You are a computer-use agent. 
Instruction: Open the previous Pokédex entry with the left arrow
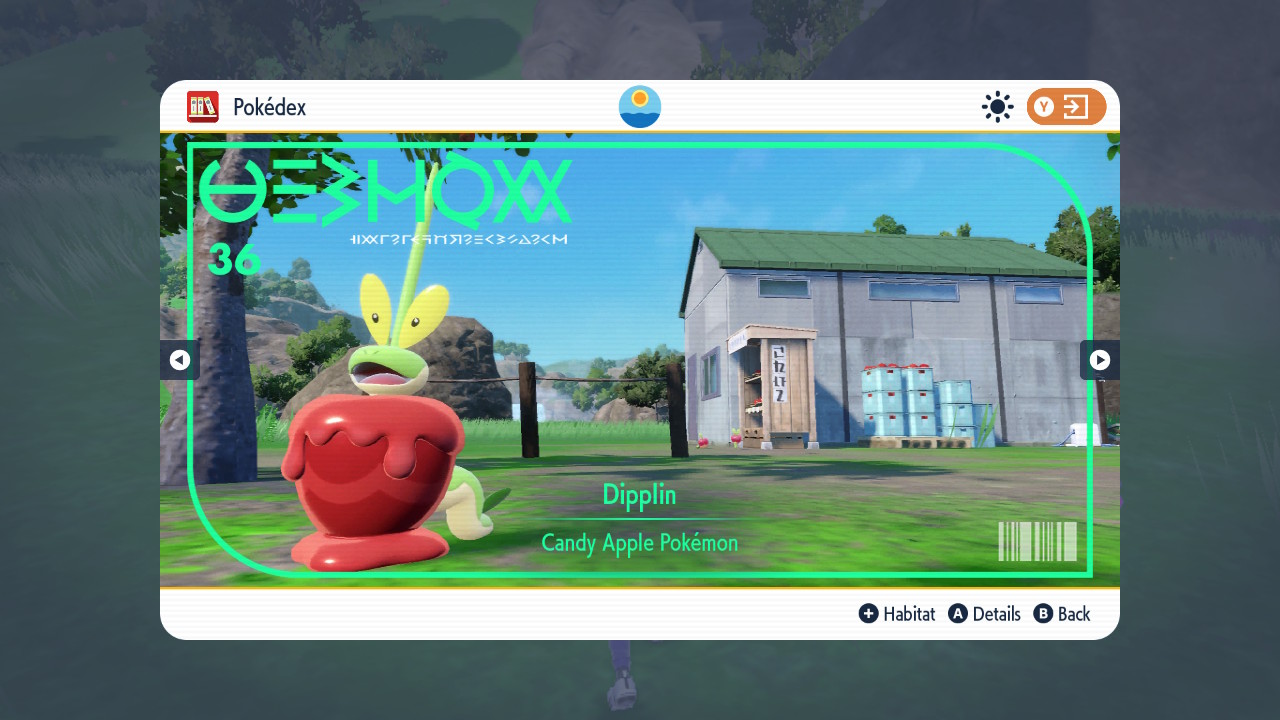[x=180, y=360]
